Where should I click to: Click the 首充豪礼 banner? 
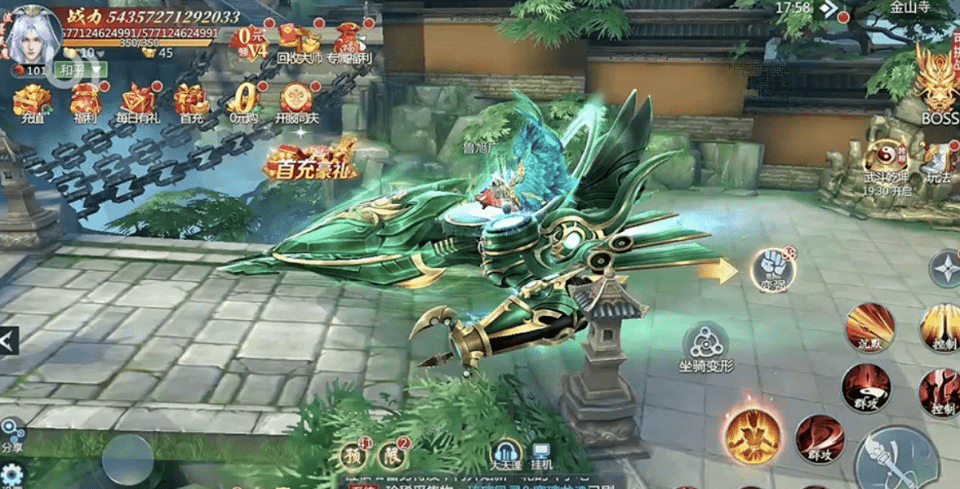[x=311, y=162]
